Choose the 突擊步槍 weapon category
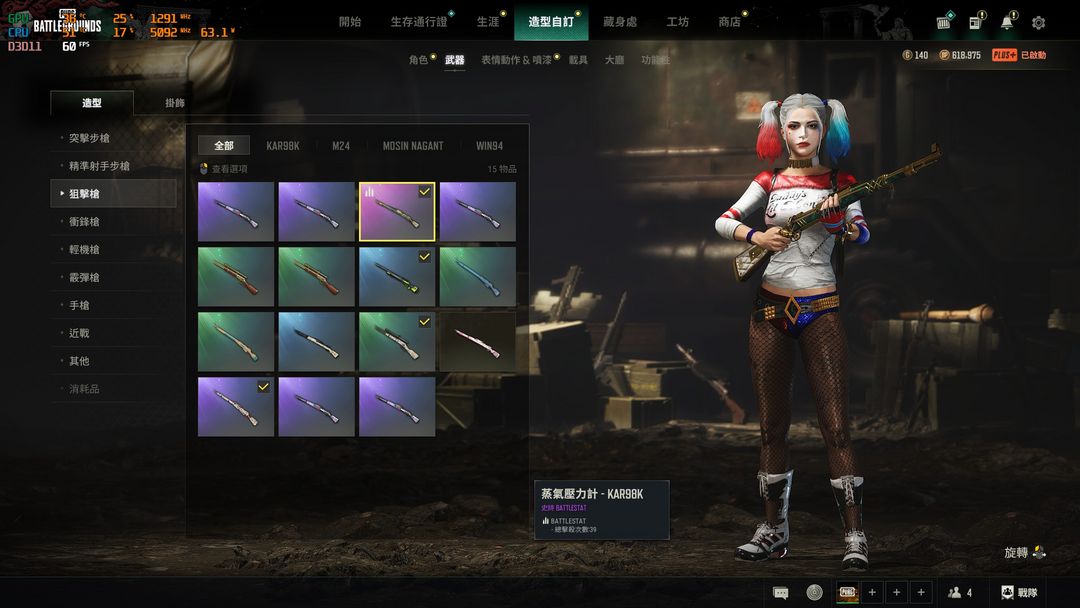This screenshot has width=1080, height=608. point(90,138)
